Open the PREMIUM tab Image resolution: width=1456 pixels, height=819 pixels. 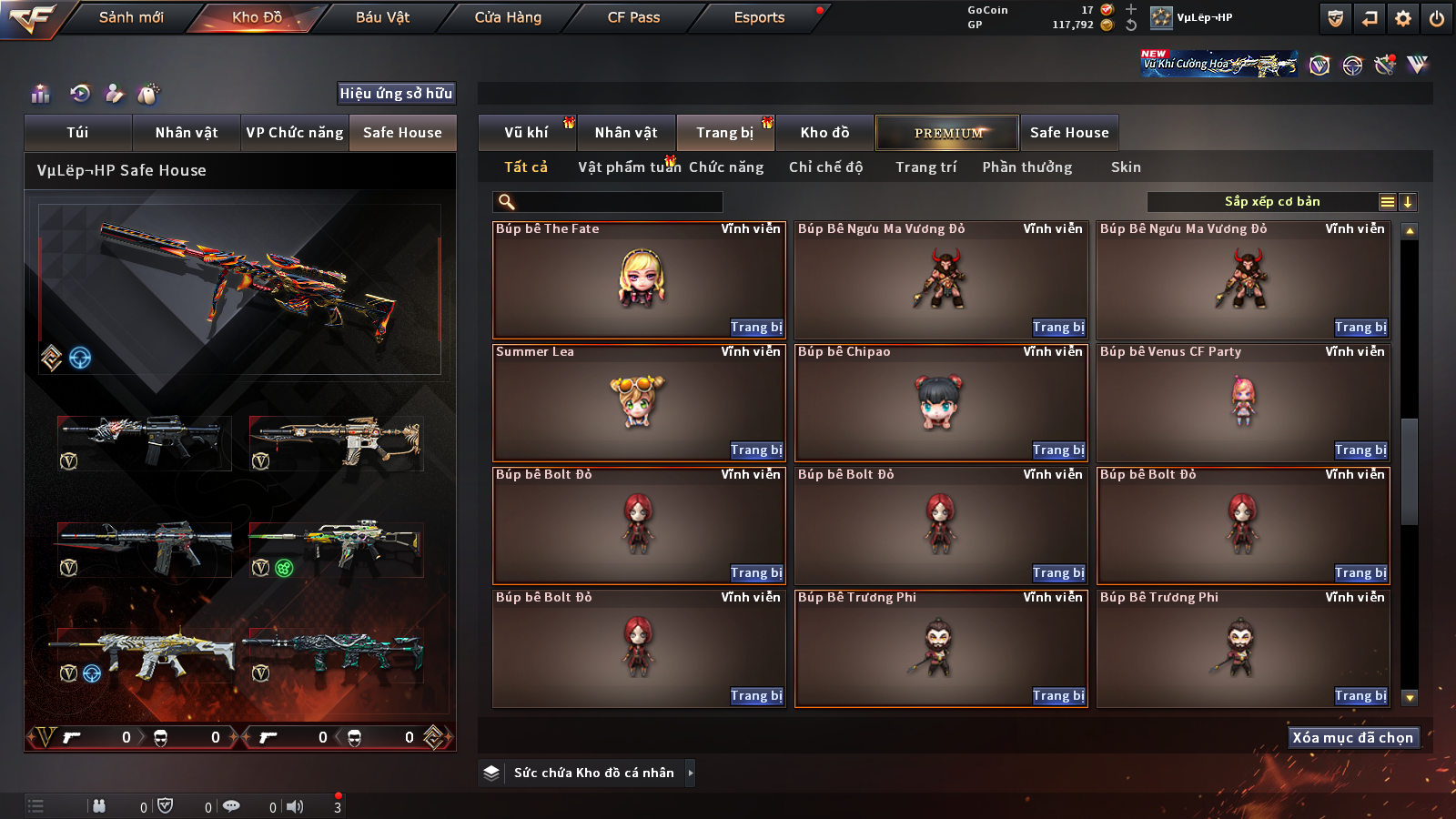(947, 133)
